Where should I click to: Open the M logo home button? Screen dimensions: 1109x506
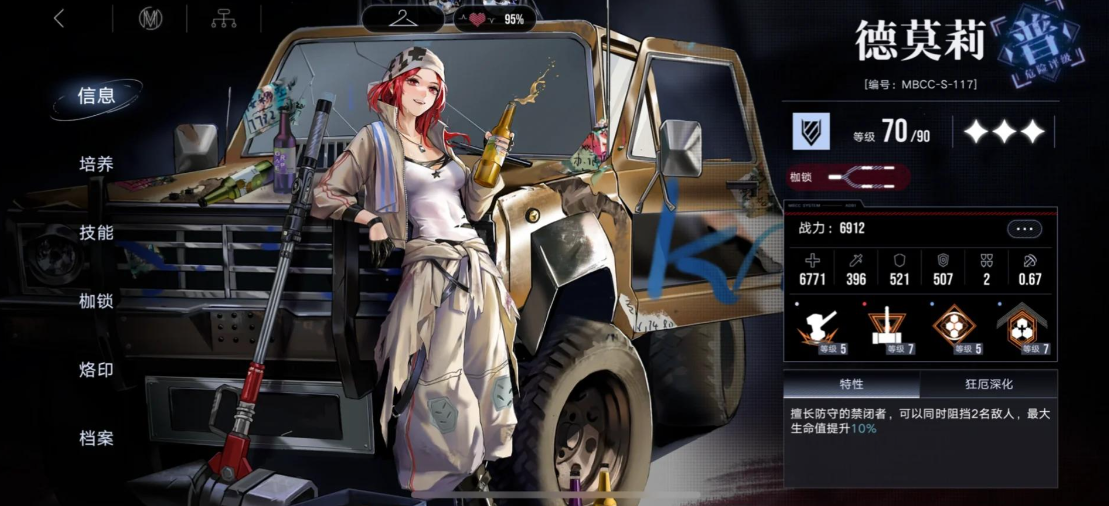pyautogui.click(x=151, y=19)
